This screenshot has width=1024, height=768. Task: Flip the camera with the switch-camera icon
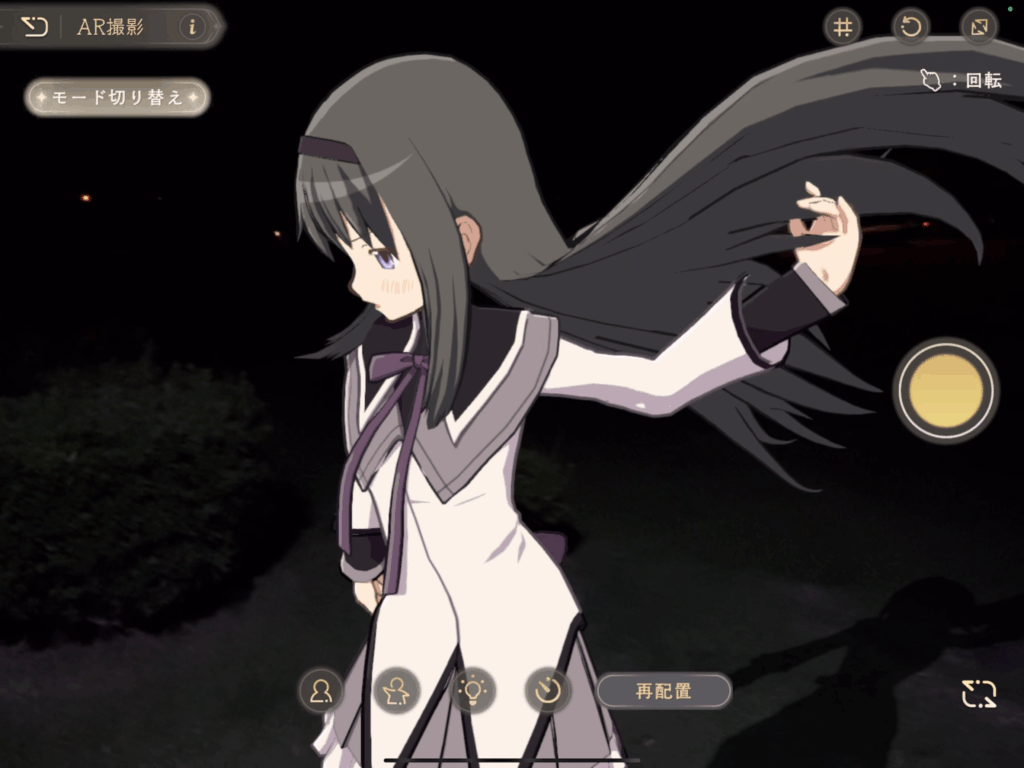979,693
